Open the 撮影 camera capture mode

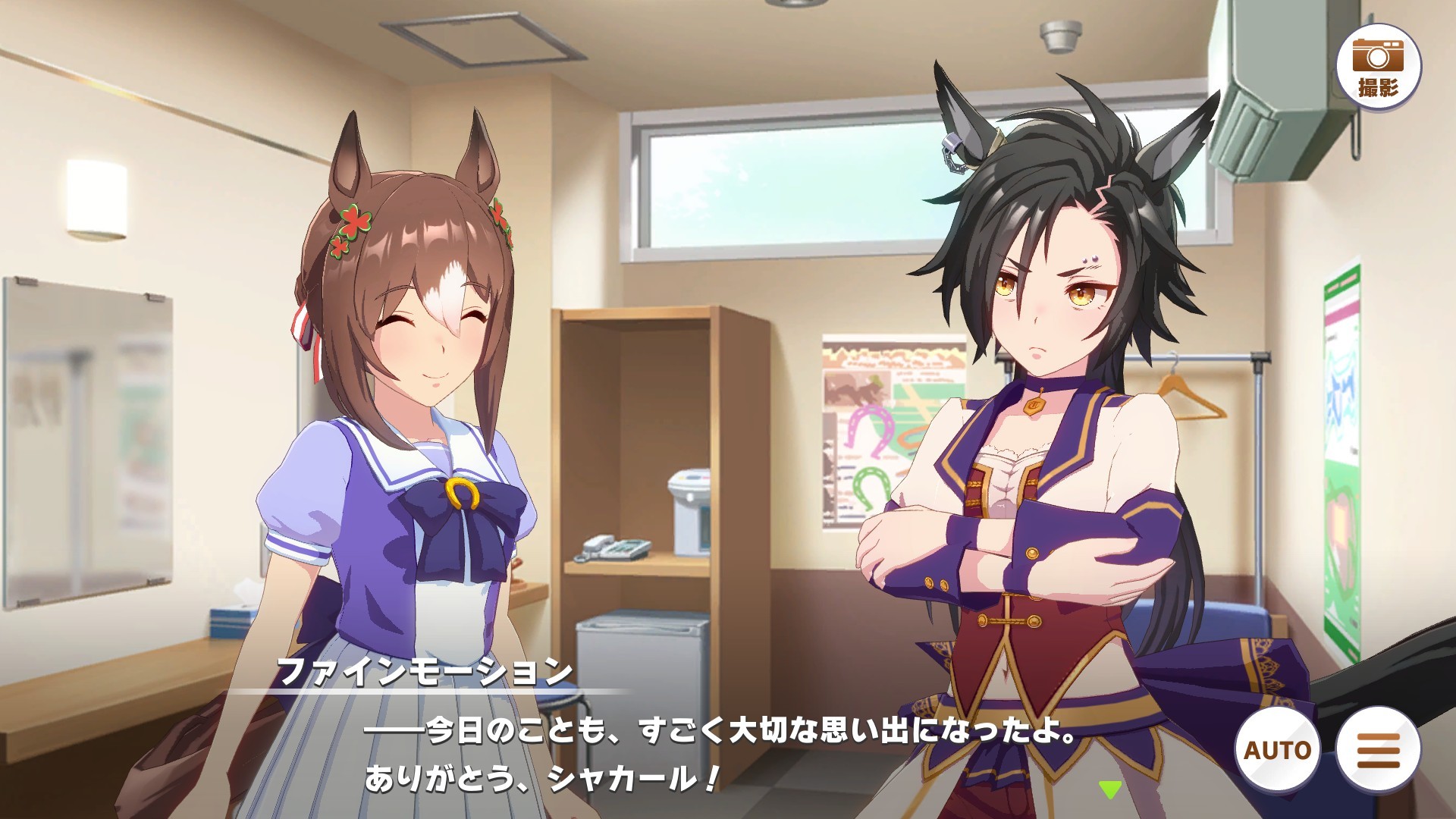pyautogui.click(x=1378, y=67)
